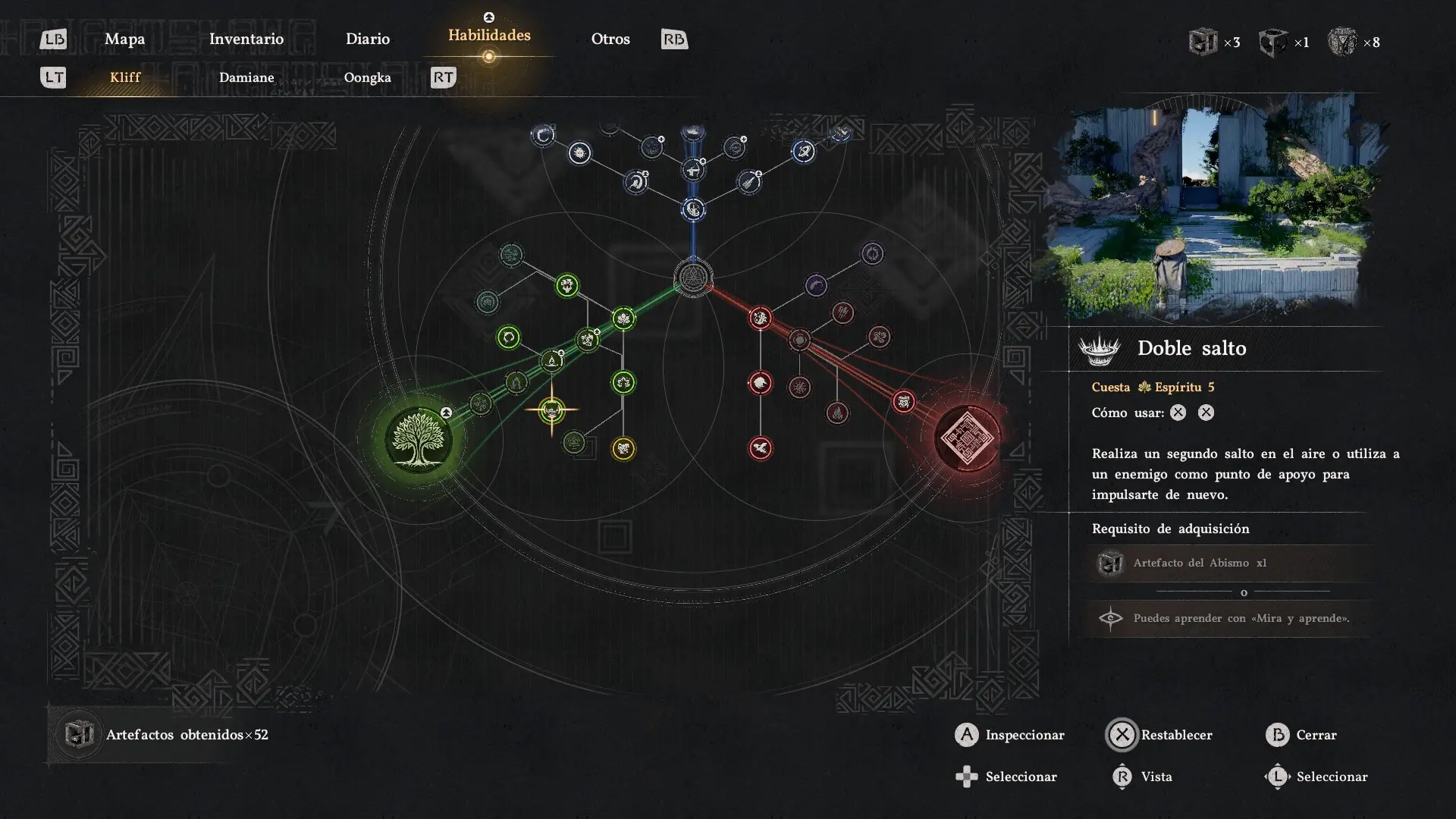View Oongka's skill tree
The width and height of the screenshot is (1456, 819).
[x=368, y=77]
